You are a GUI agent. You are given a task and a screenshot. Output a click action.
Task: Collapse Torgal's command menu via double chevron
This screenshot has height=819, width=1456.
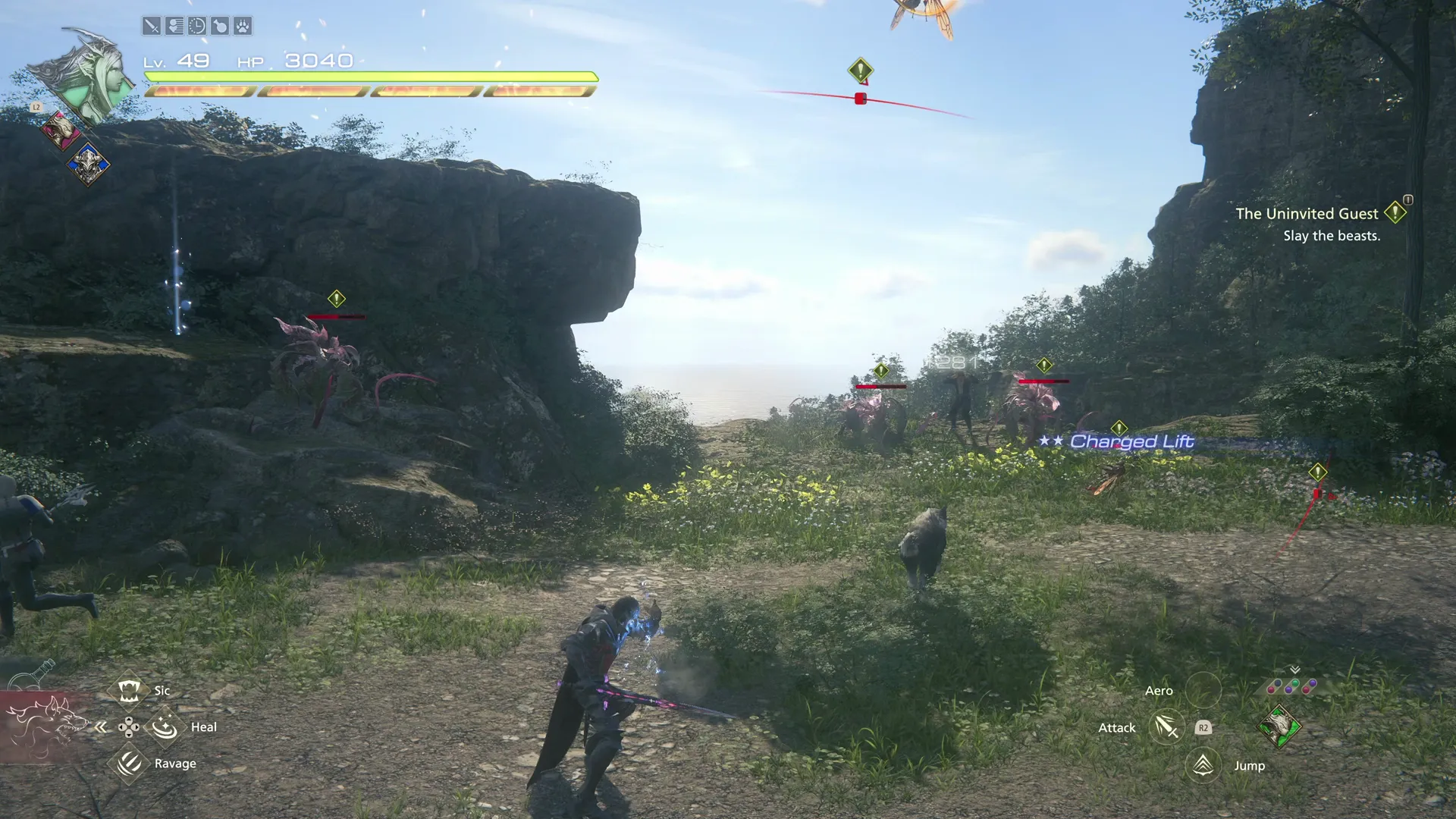click(101, 726)
